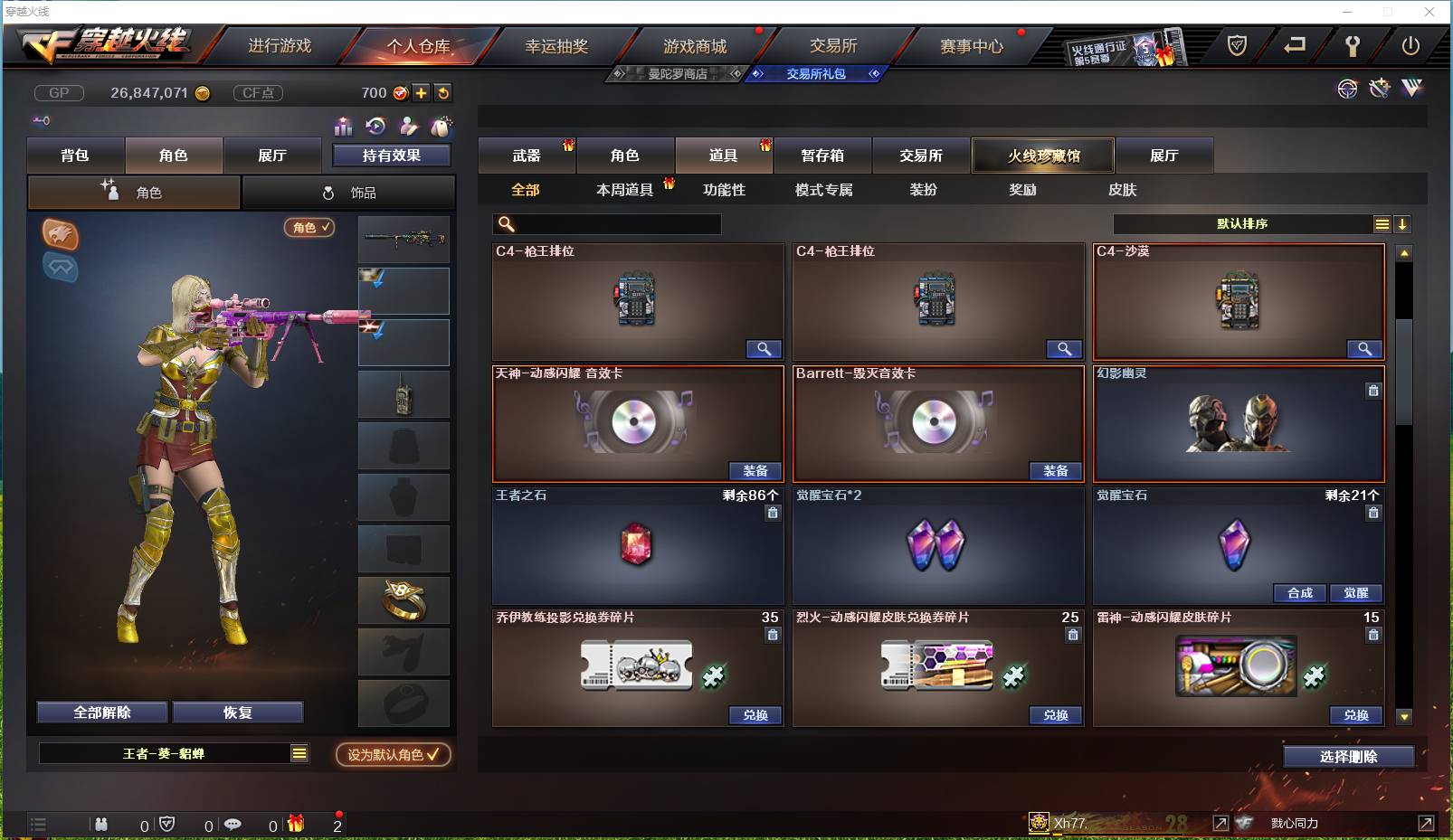Click the character edit icon near the top left
Image resolution: width=1453 pixels, height=840 pixels.
point(409,127)
